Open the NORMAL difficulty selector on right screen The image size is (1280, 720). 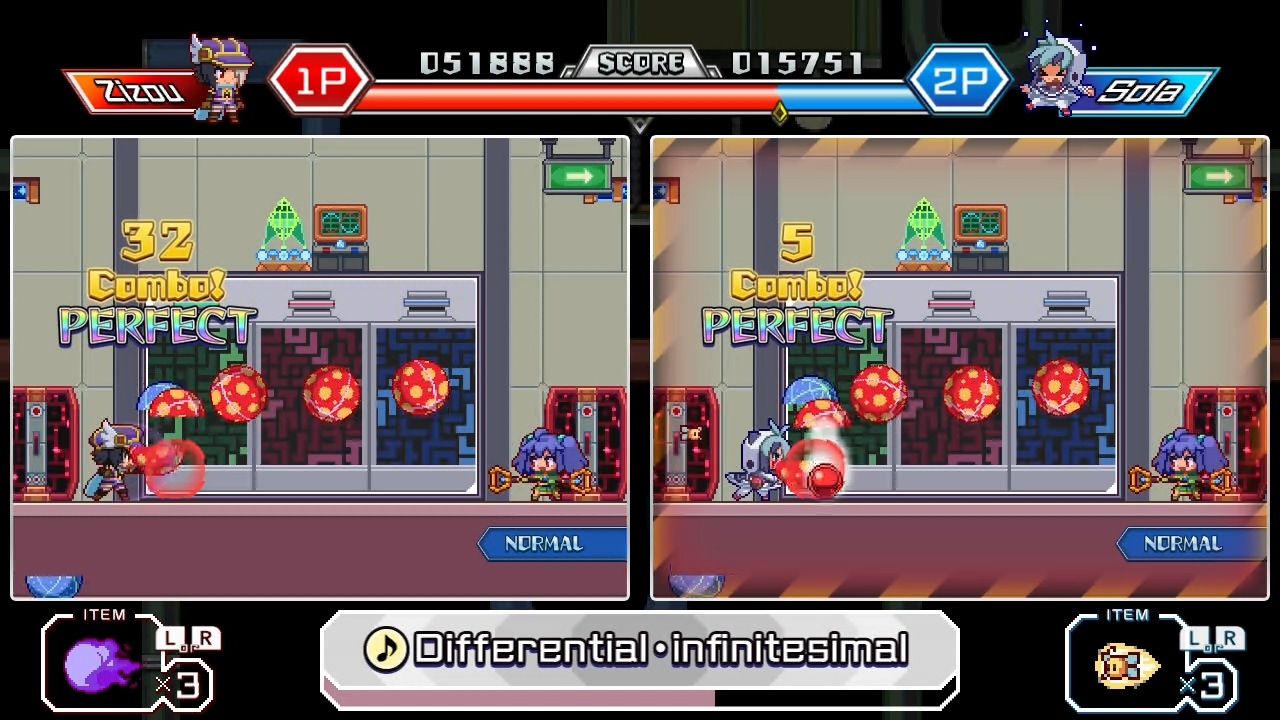[x=1184, y=543]
